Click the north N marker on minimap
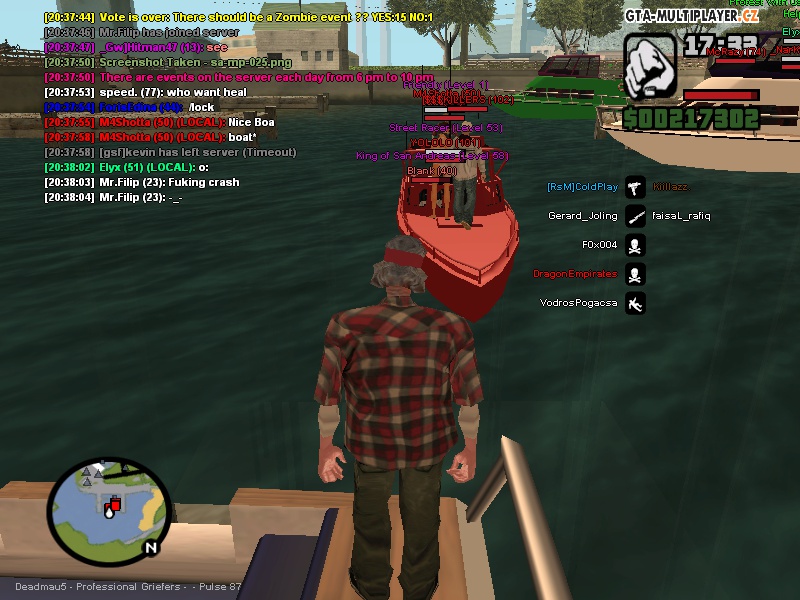Screen dimensions: 800x600 pyautogui.click(x=150, y=547)
